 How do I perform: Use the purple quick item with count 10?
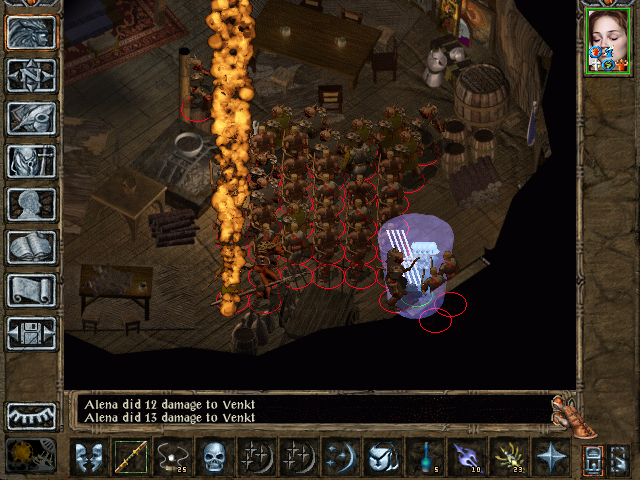[467, 457]
